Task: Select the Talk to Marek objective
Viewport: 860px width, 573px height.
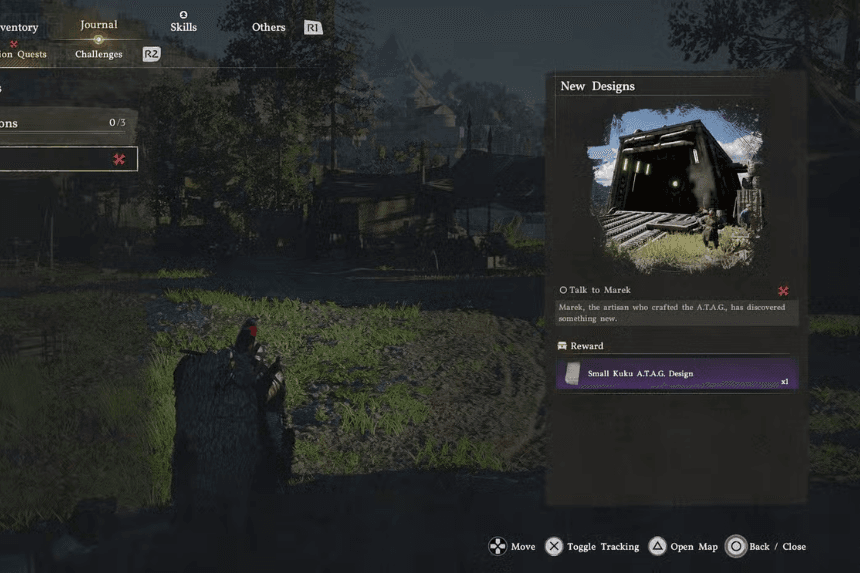Action: click(600, 290)
